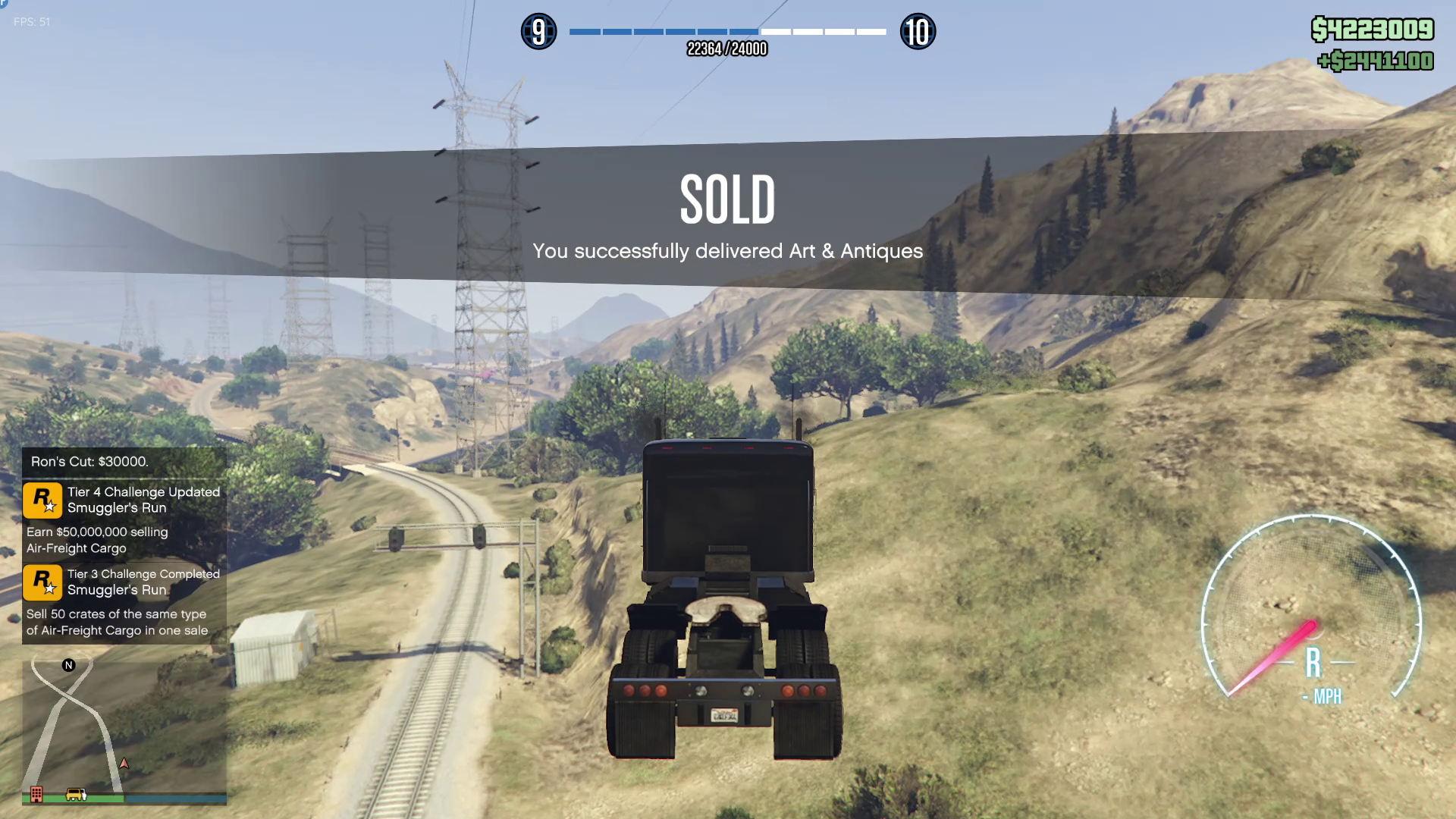Viewport: 1456px width, 819px height.
Task: Click the rank 10 globe icon
Action: (918, 32)
